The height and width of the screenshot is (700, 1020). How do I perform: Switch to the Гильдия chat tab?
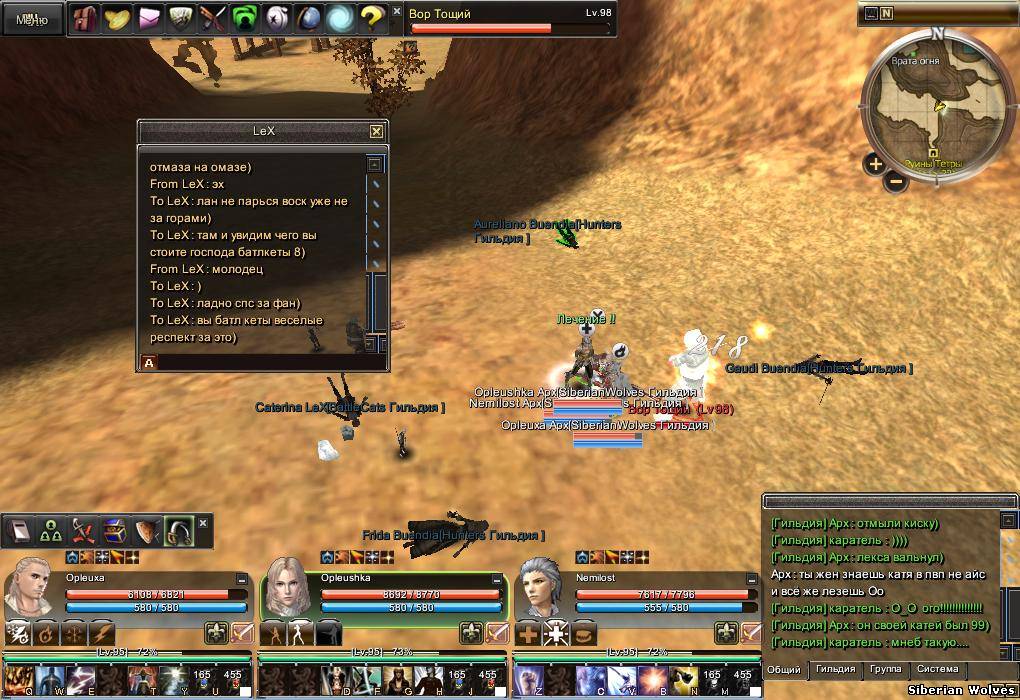835,669
